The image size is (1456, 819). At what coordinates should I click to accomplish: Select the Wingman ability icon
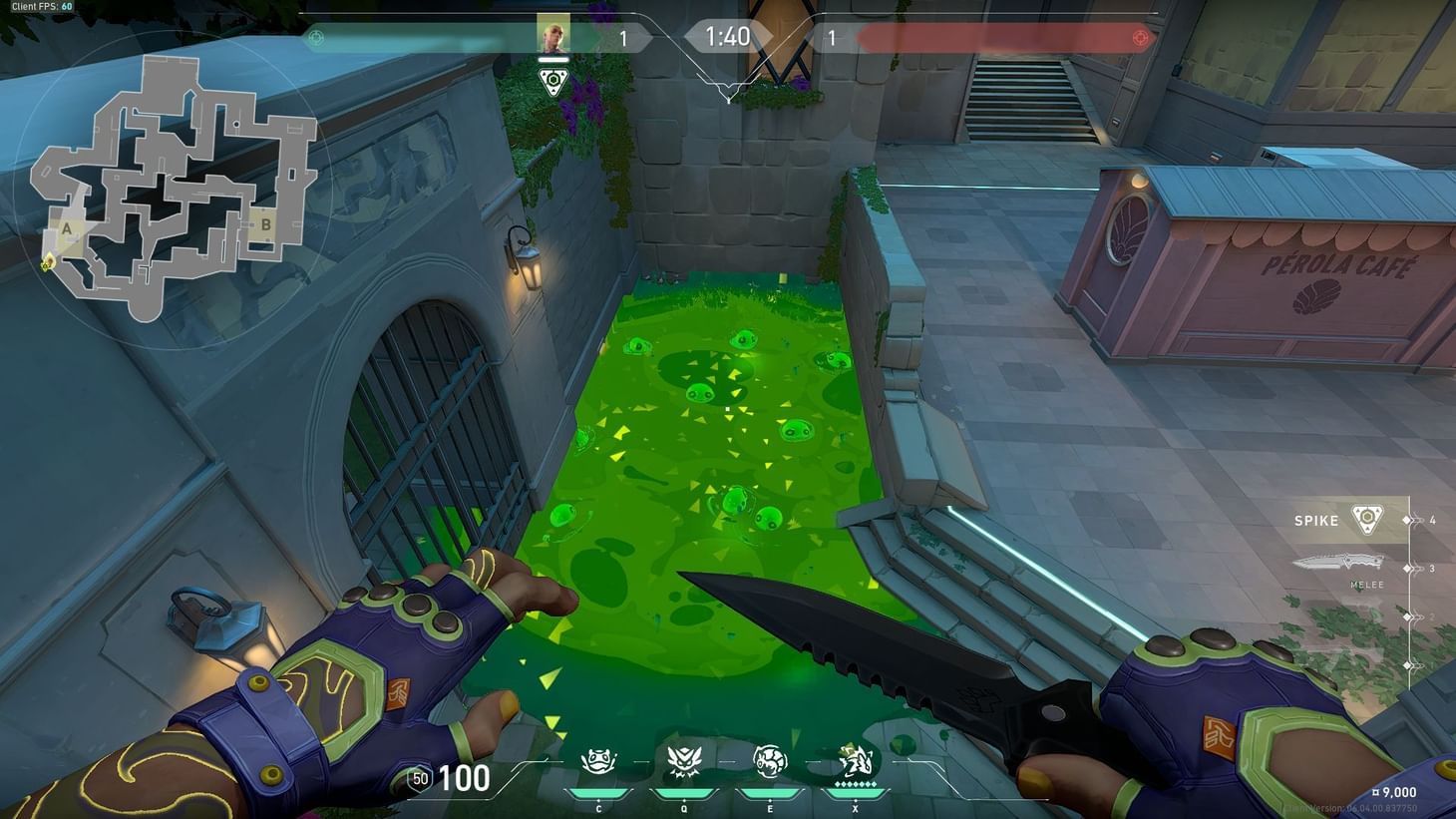tap(683, 763)
